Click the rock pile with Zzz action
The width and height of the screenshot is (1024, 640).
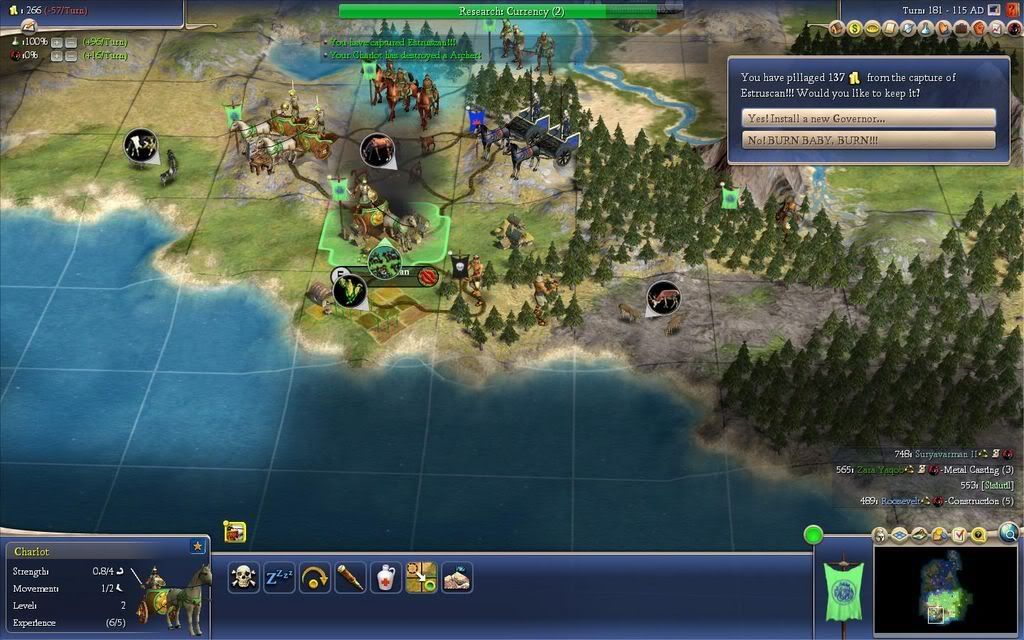pyautogui.click(x=457, y=577)
